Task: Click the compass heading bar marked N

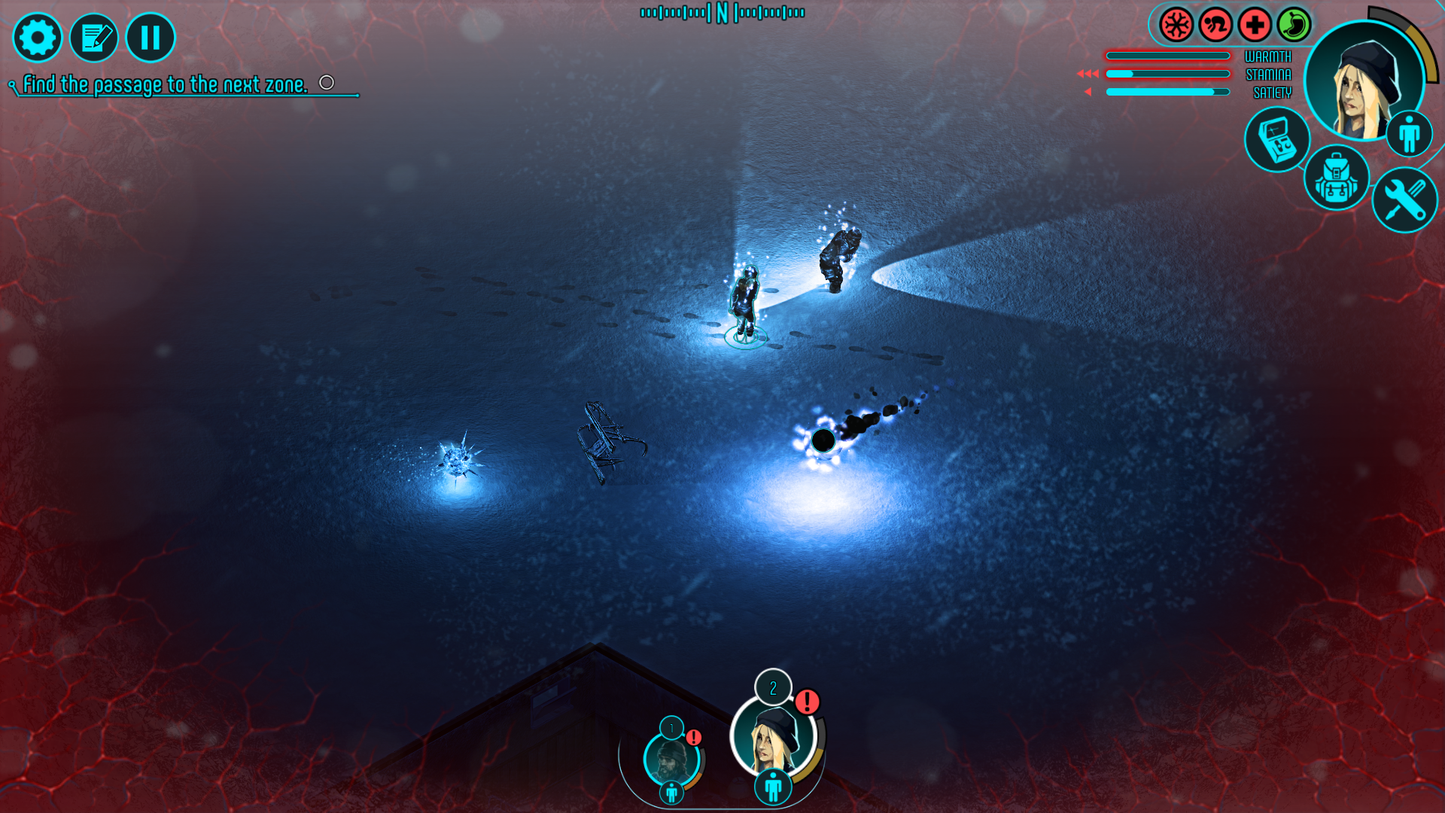Action: tap(722, 13)
